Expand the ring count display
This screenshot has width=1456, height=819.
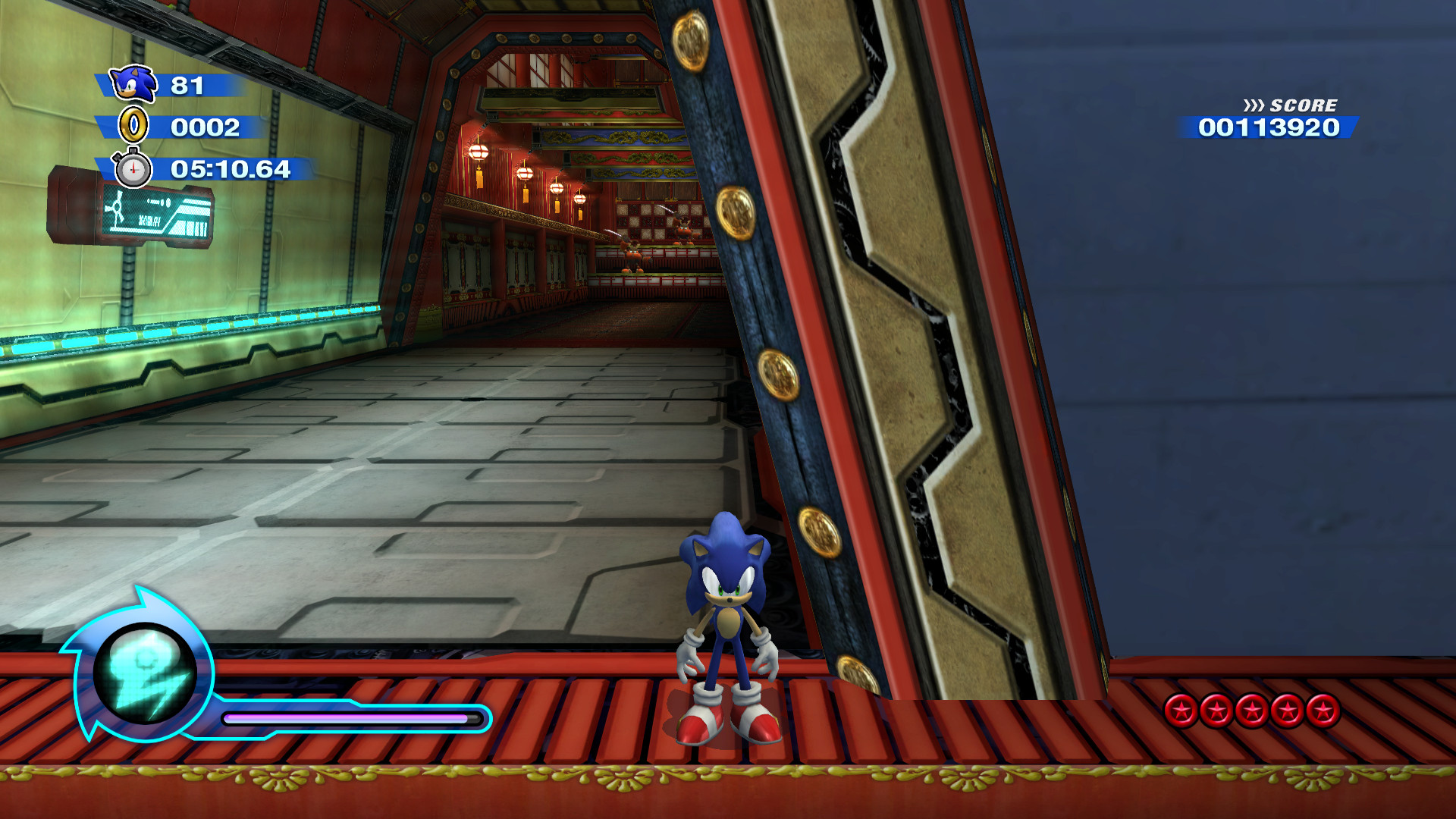[x=205, y=128]
